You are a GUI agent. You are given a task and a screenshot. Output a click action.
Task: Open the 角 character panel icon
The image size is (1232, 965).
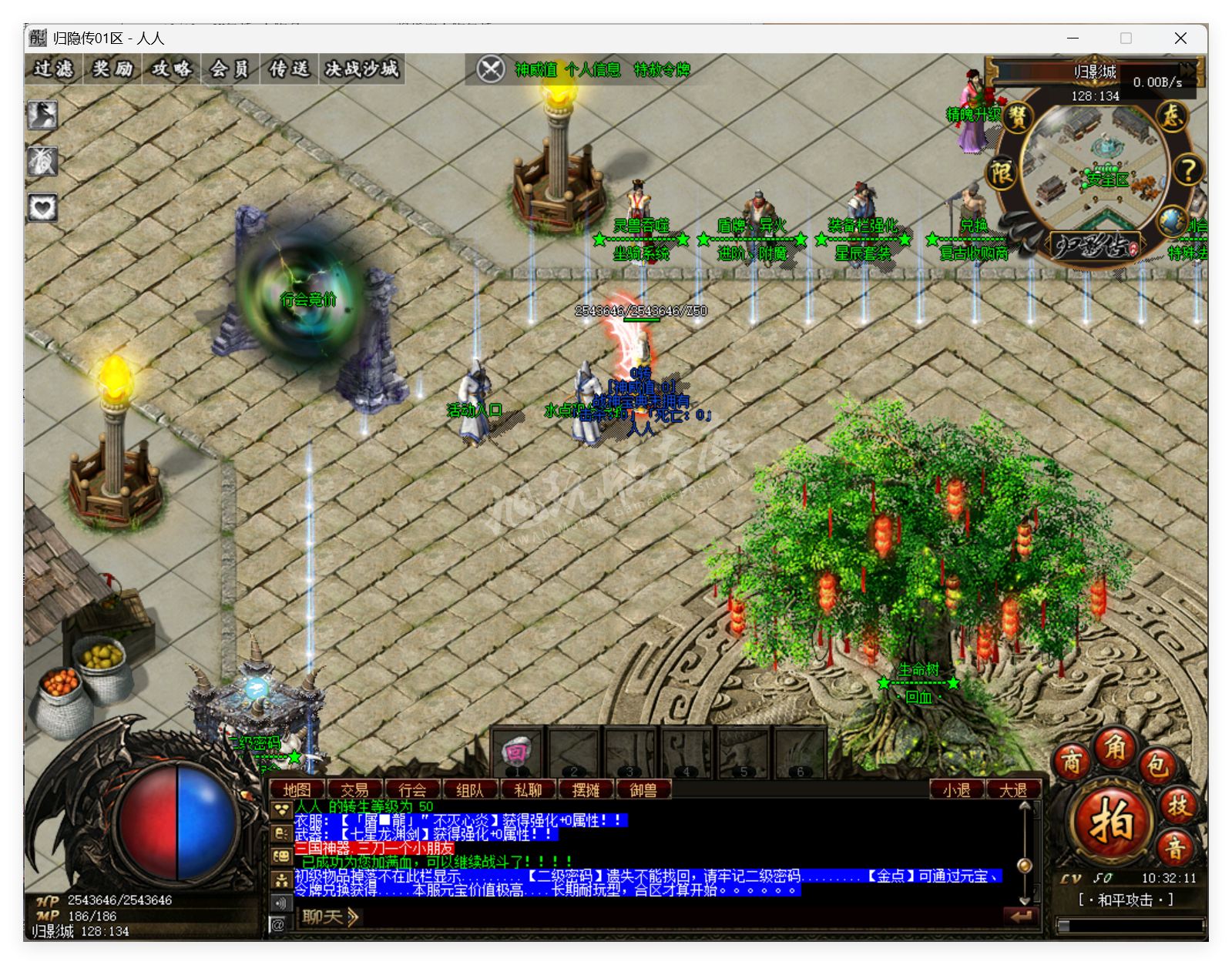(x=1116, y=749)
